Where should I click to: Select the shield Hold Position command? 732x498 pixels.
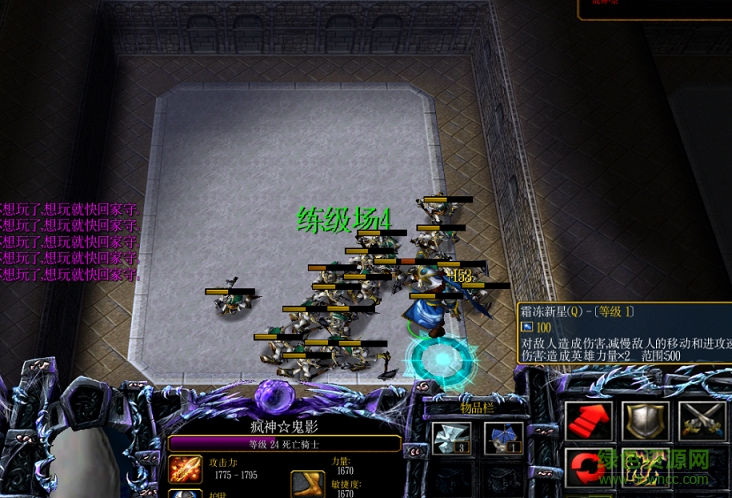645,421
